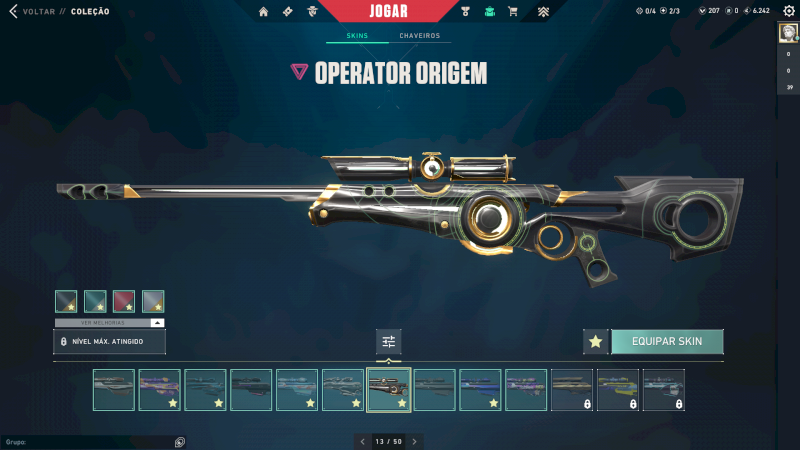Select the Skins tab
Image resolution: width=800 pixels, height=450 pixels.
(x=357, y=36)
